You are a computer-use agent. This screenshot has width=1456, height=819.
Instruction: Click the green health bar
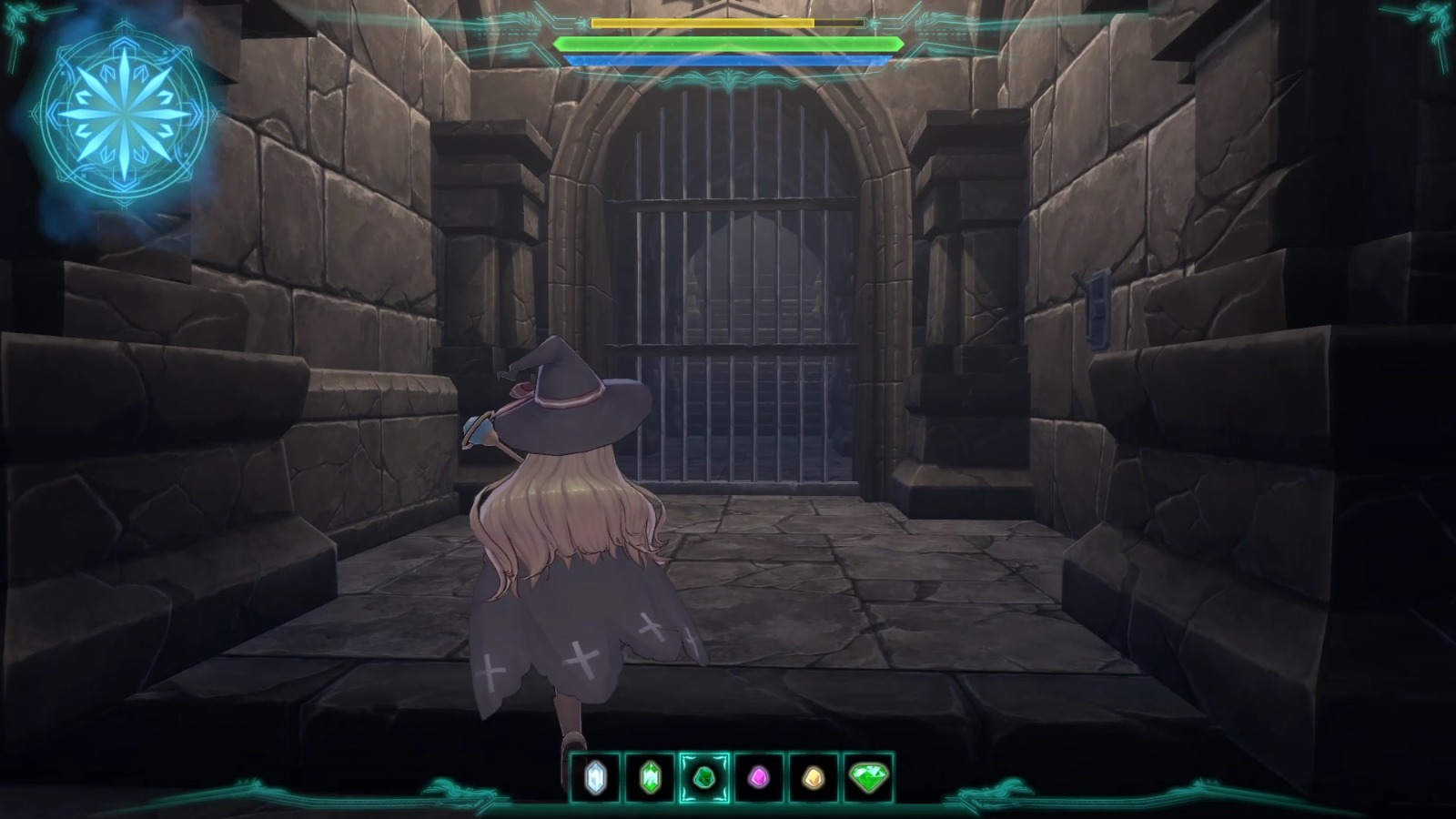(728, 43)
